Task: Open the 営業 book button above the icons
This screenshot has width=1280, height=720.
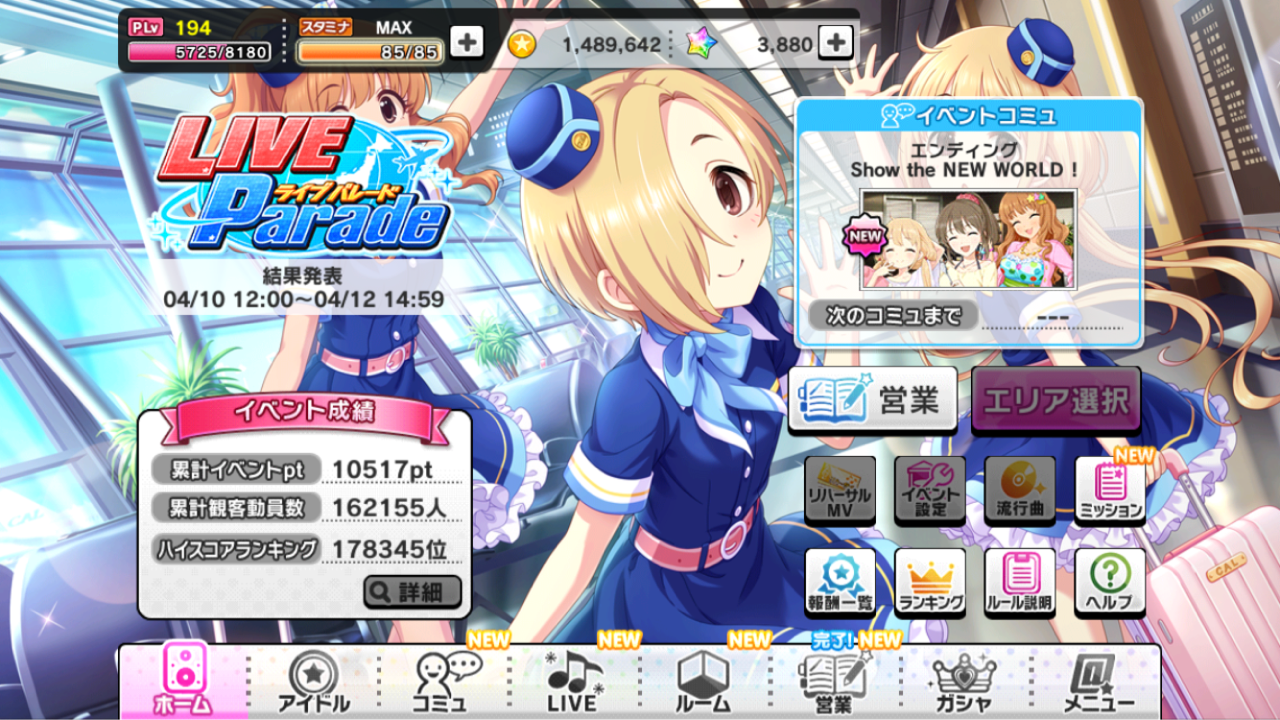Action: [x=871, y=396]
